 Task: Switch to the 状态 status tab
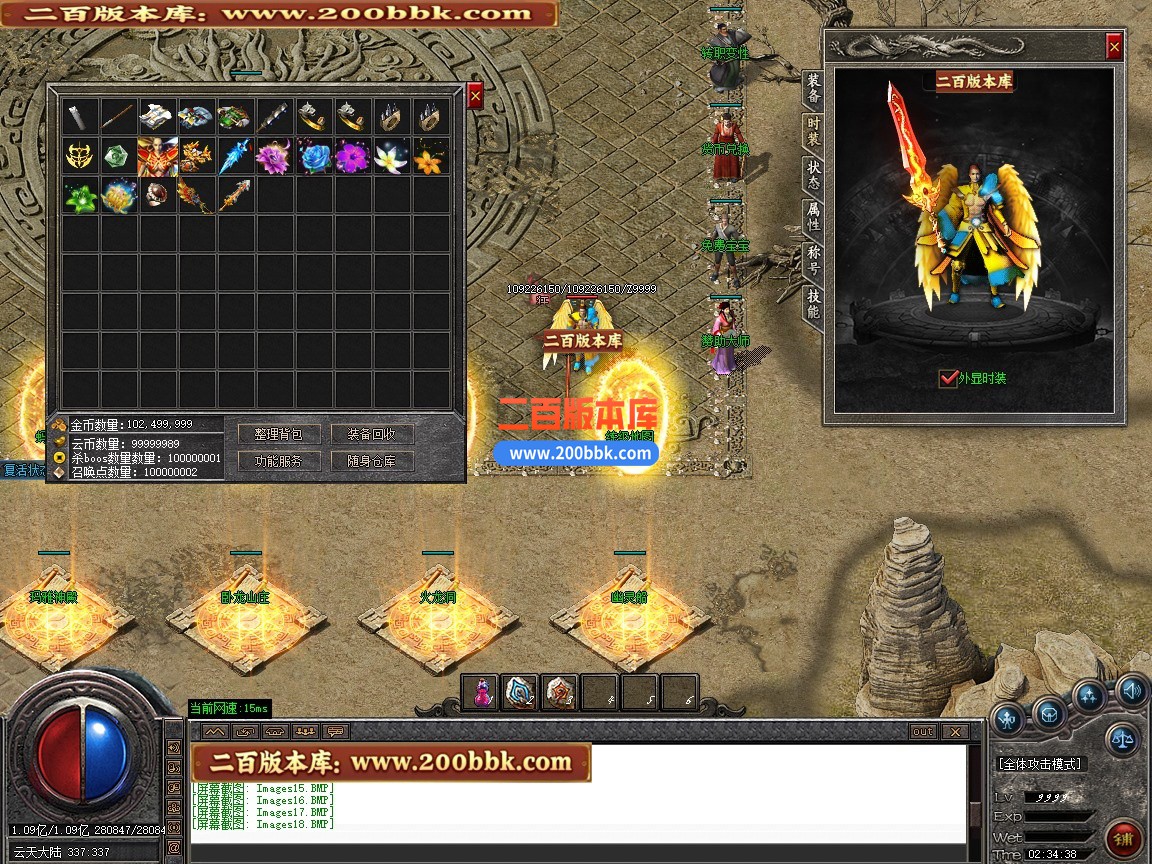click(x=814, y=175)
